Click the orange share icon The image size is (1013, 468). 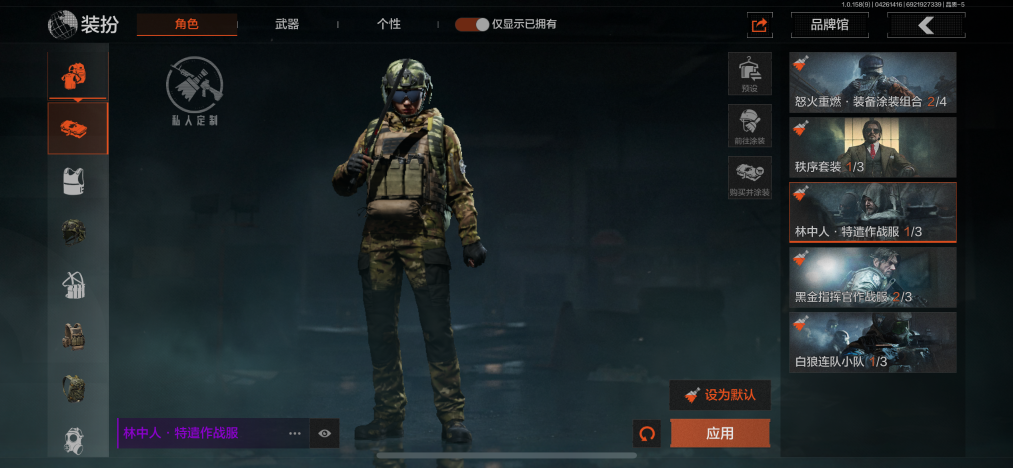[760, 25]
